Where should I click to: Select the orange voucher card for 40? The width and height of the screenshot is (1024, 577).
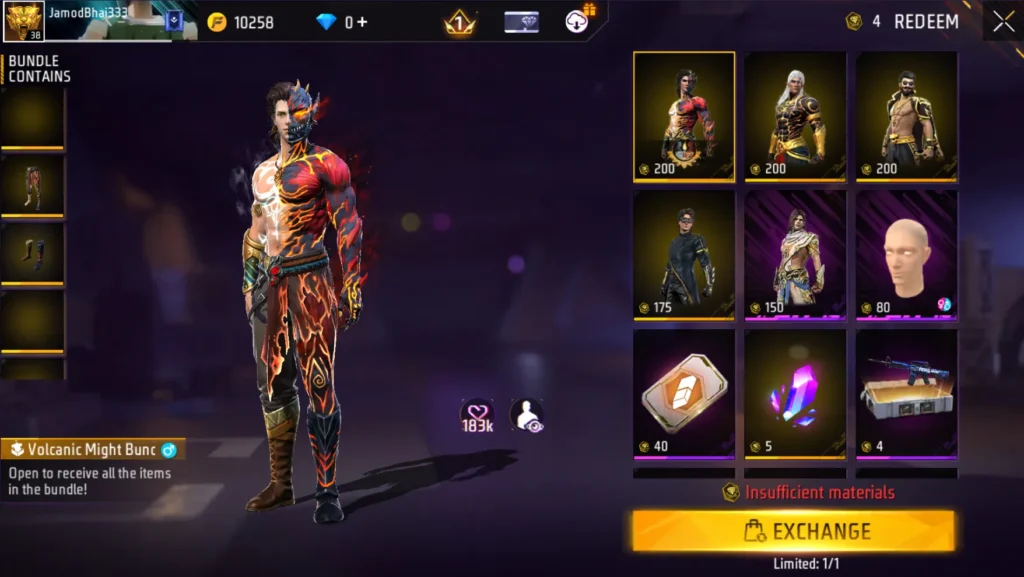pos(684,393)
